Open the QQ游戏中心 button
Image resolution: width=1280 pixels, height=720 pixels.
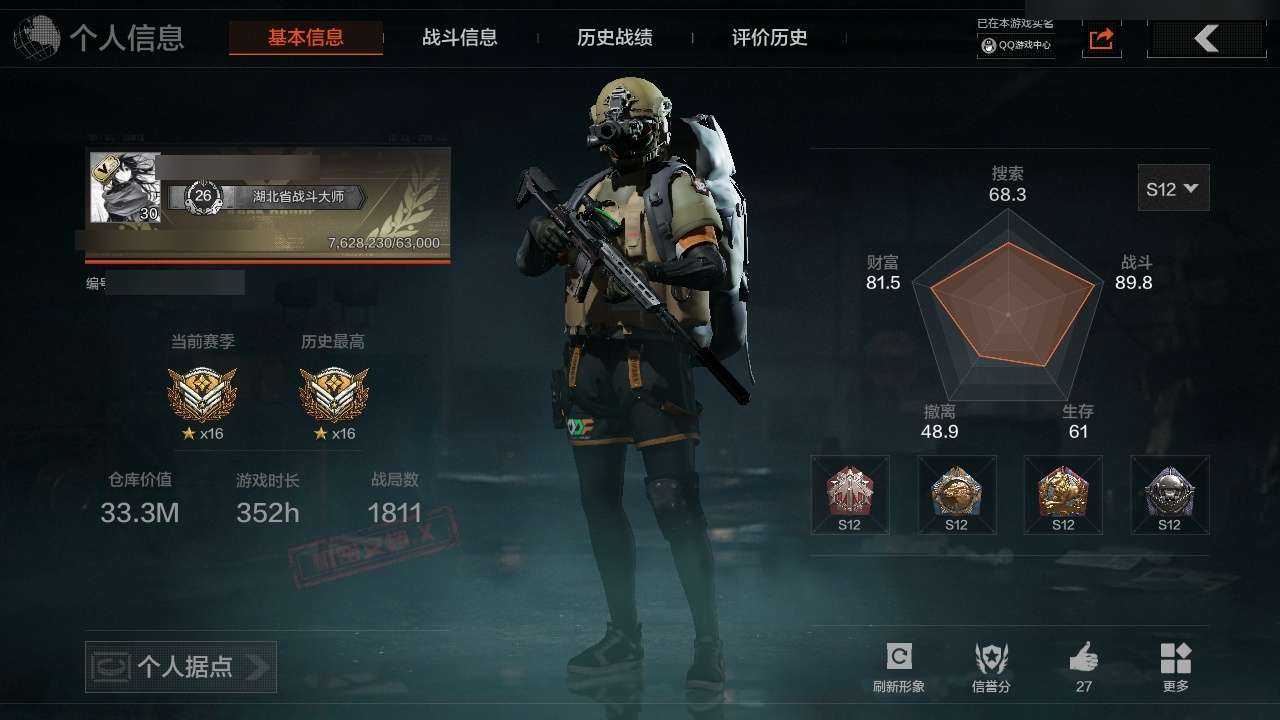(1016, 45)
